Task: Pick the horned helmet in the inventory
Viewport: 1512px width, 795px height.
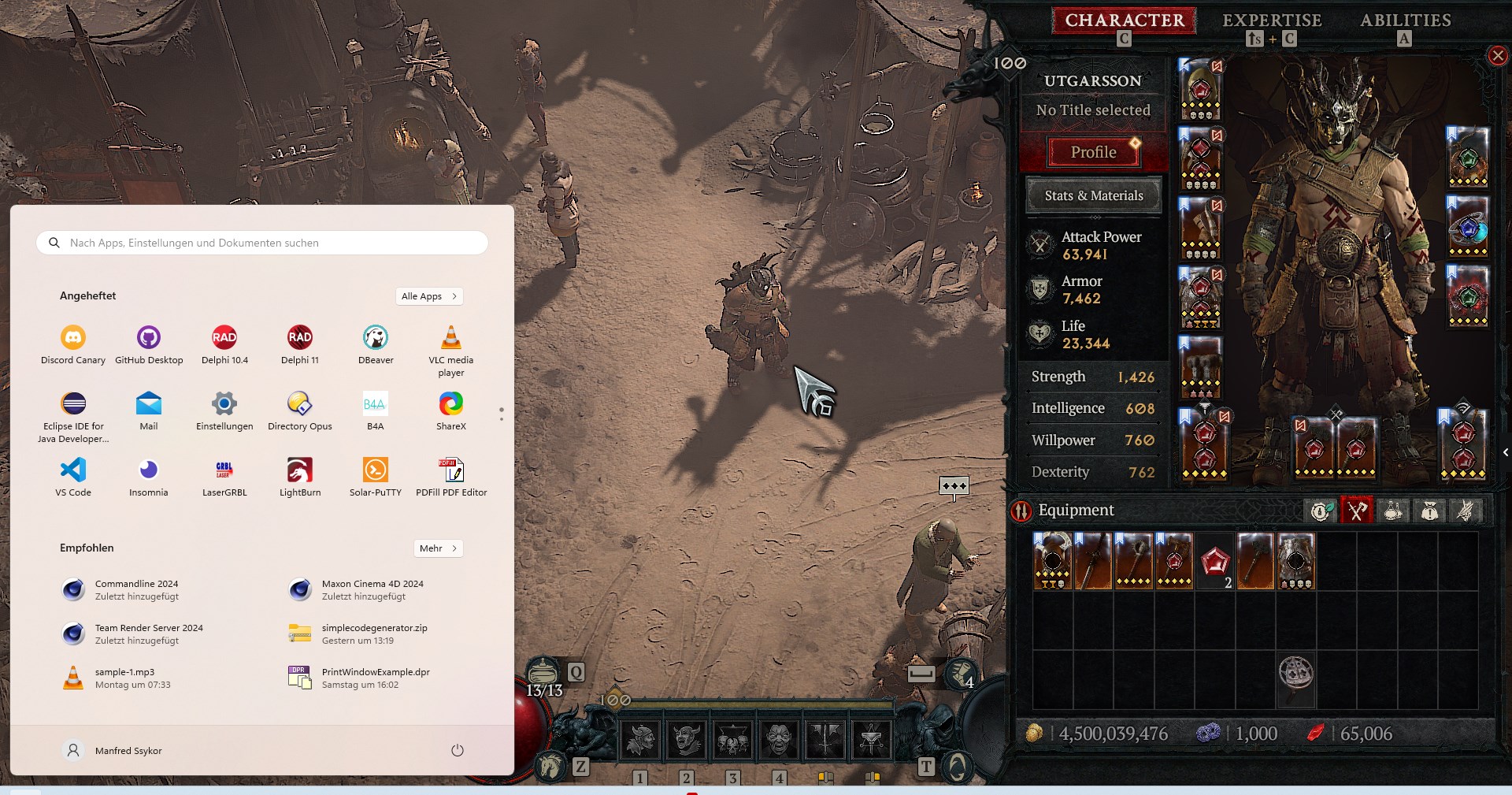Action: point(1052,561)
